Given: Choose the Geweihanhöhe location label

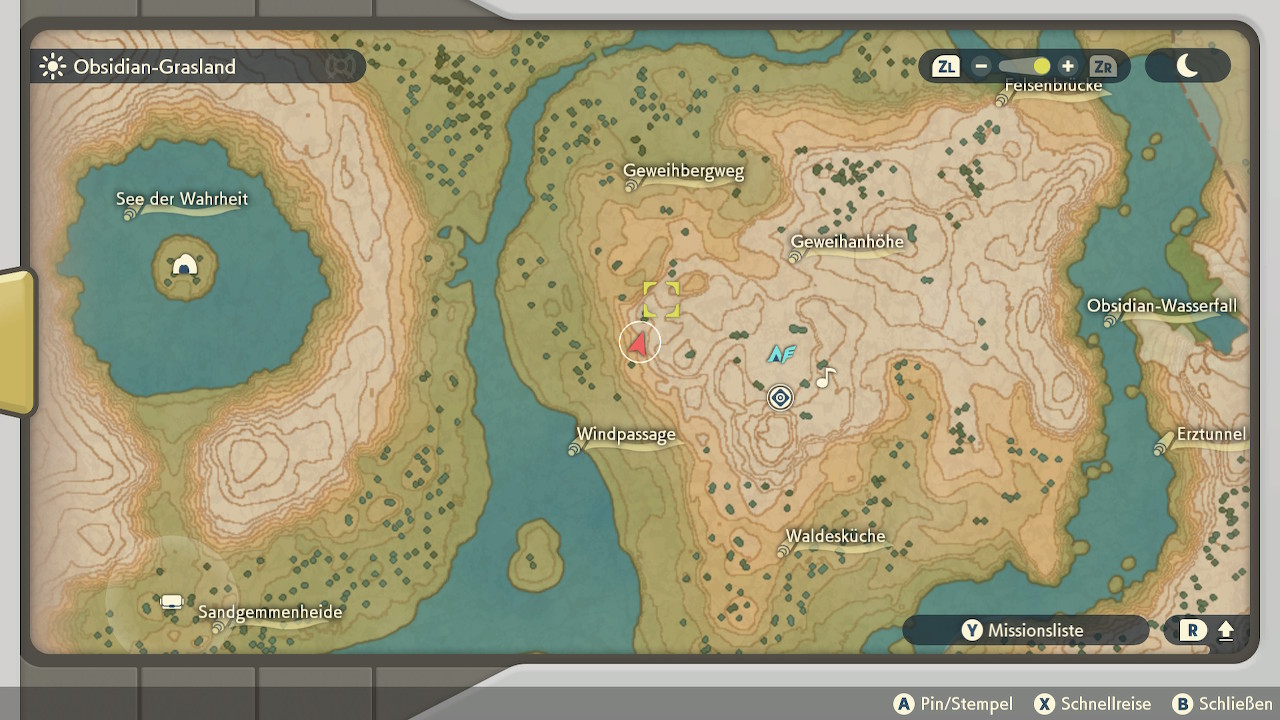Looking at the screenshot, I should [x=846, y=242].
